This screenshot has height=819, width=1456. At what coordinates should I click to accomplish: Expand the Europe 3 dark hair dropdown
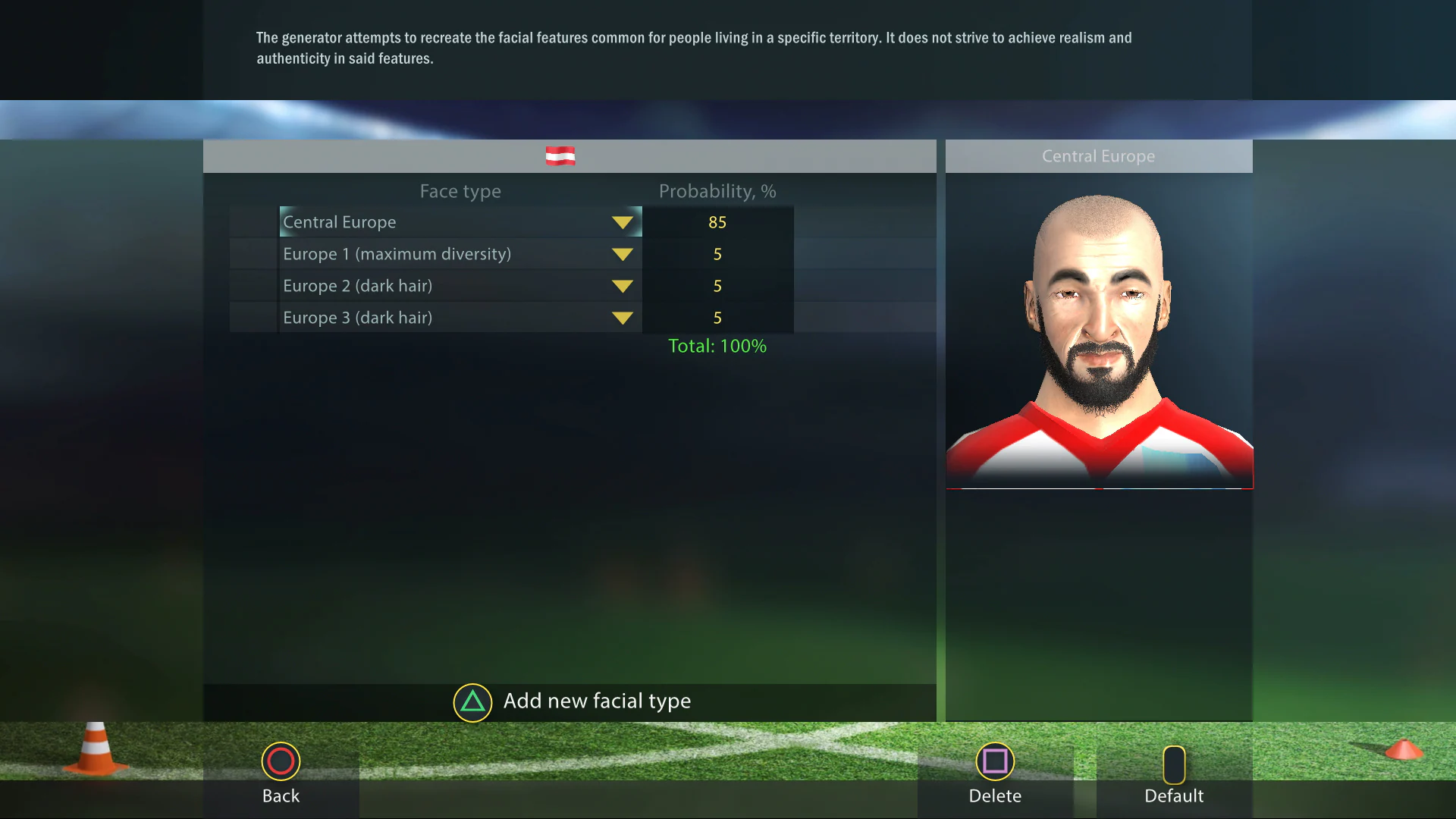(x=623, y=318)
